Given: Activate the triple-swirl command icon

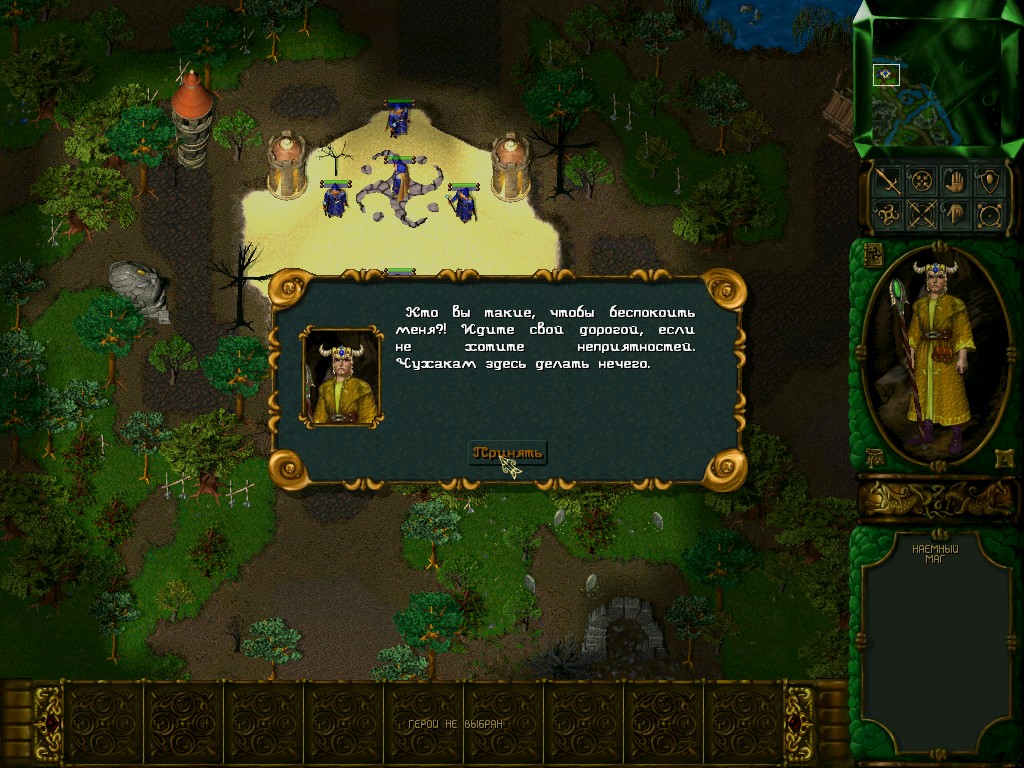Looking at the screenshot, I should pyautogui.click(x=887, y=214).
